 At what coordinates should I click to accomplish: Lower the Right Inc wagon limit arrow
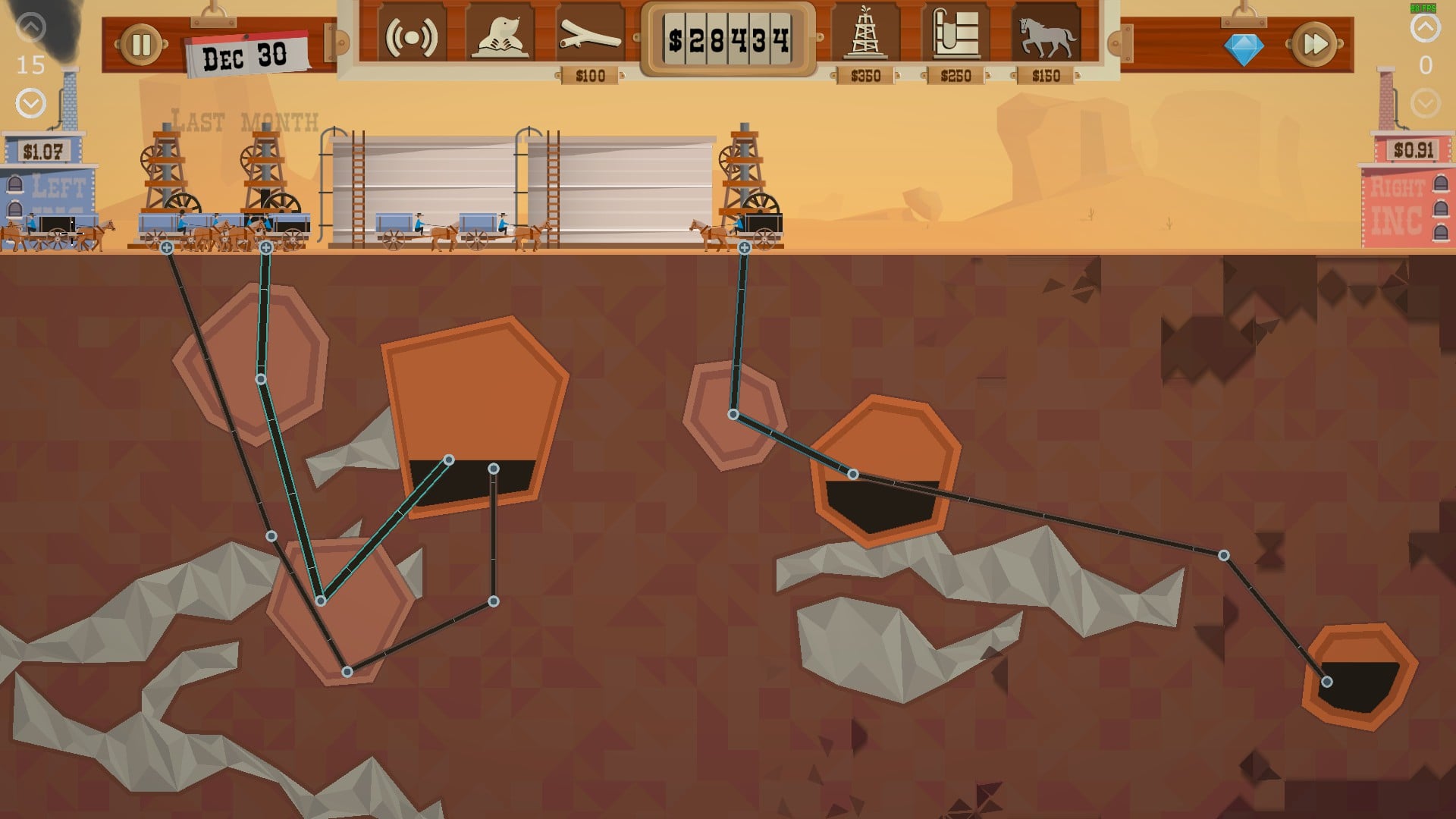coord(1425,102)
